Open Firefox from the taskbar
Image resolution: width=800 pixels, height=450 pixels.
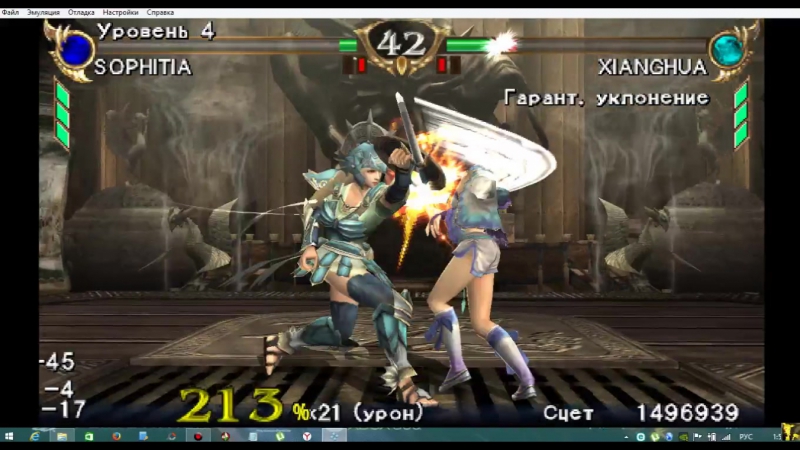pos(117,437)
